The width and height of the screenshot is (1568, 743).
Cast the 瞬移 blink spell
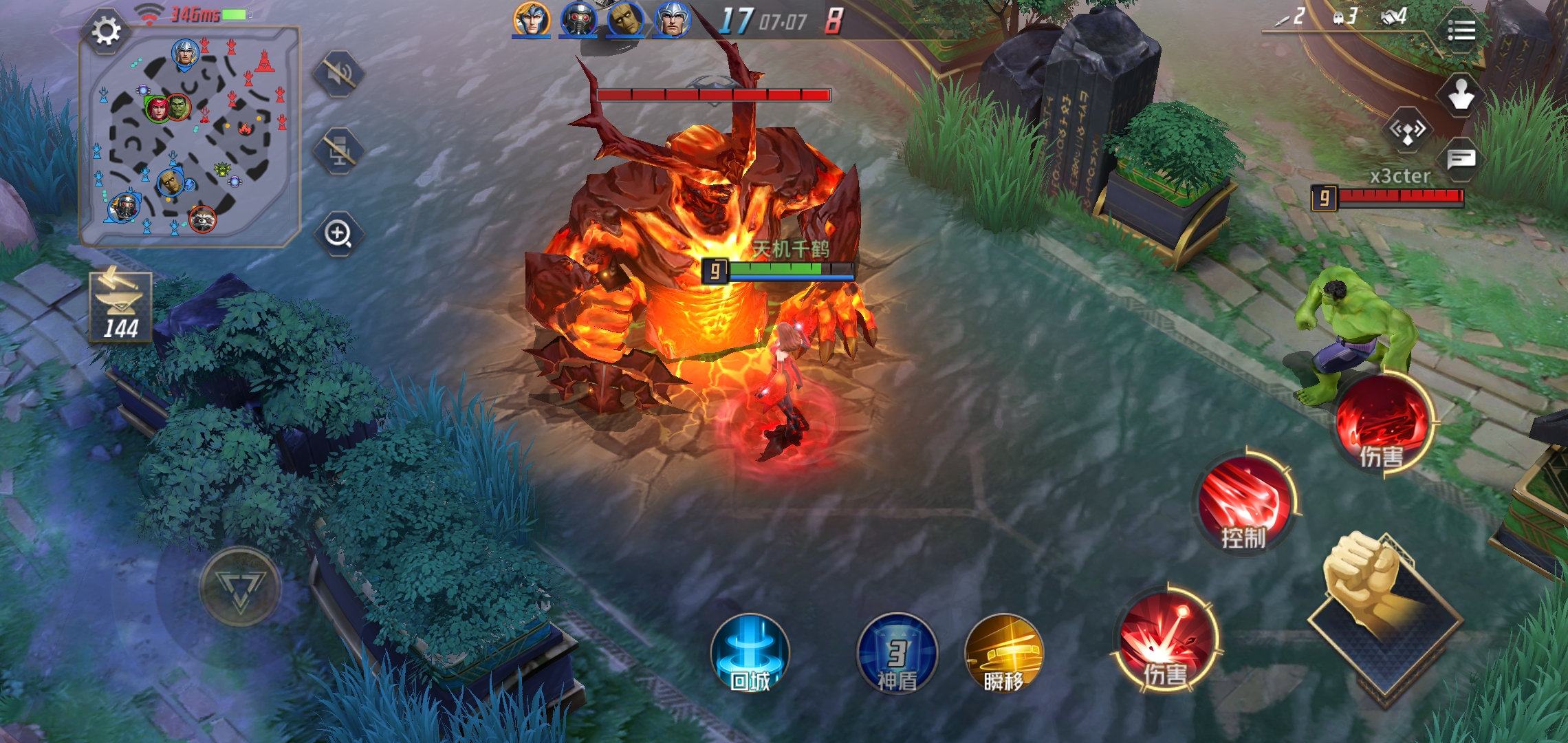[1004, 654]
